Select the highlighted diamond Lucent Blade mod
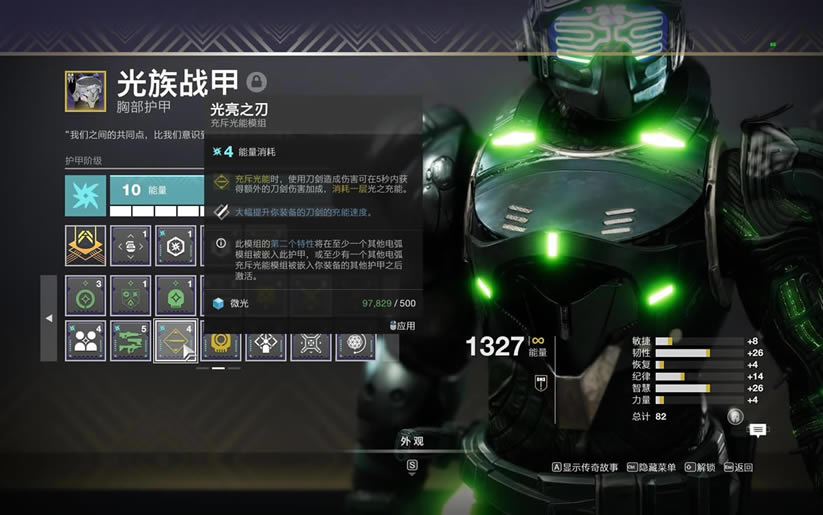Screen dimensions: 823x515 (175, 340)
